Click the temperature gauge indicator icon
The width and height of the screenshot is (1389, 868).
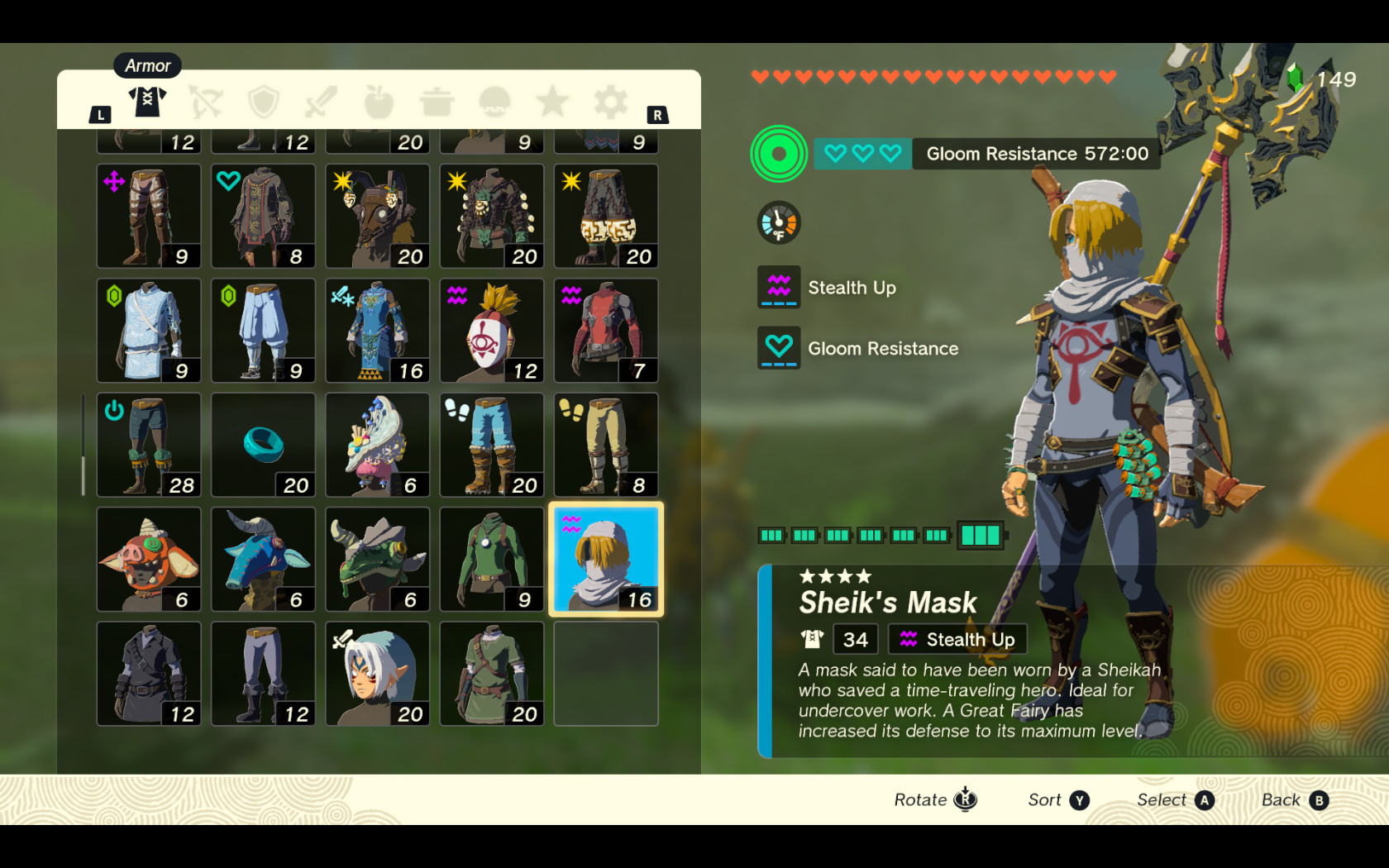coord(777,222)
